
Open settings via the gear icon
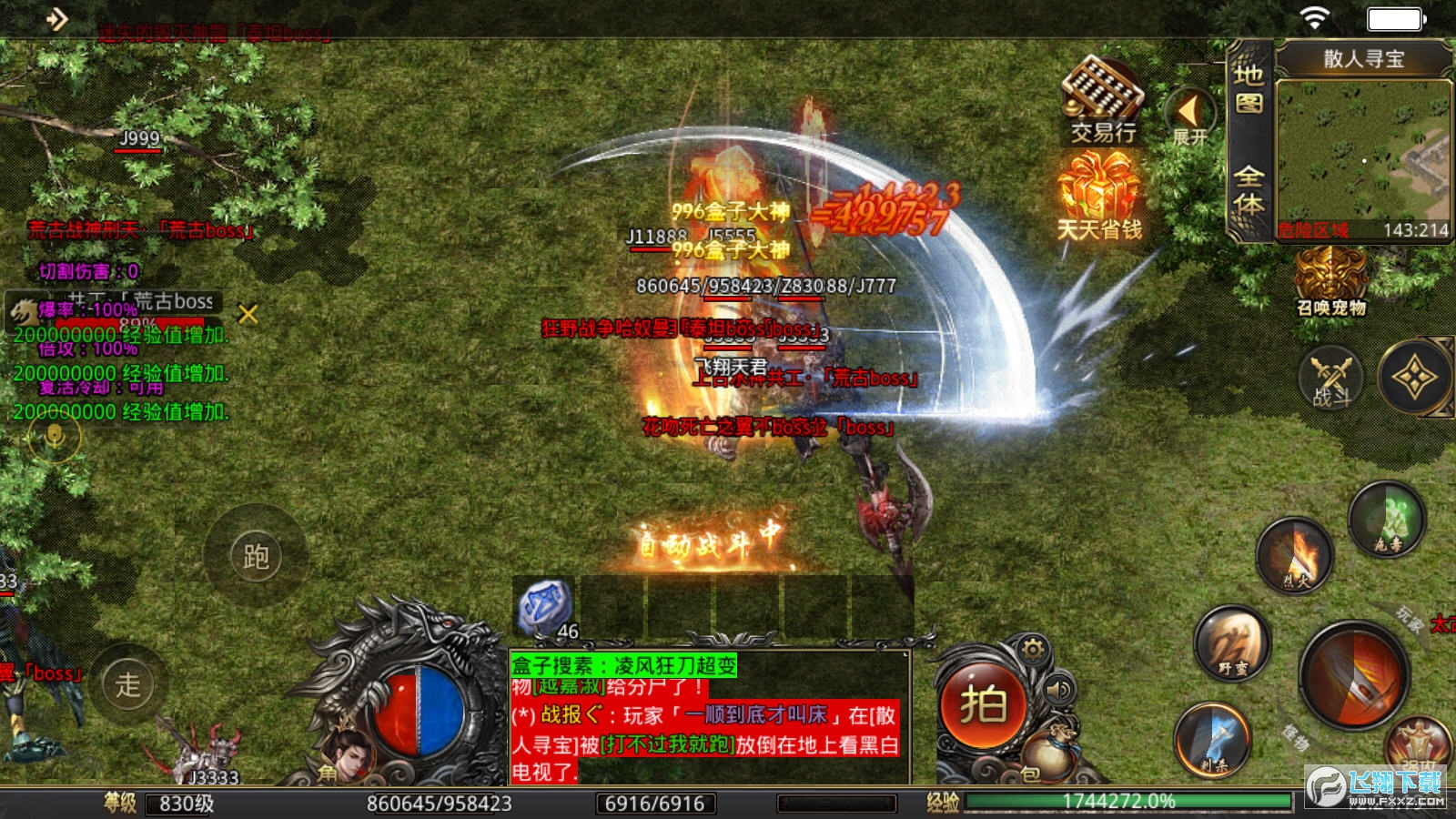tap(1033, 649)
